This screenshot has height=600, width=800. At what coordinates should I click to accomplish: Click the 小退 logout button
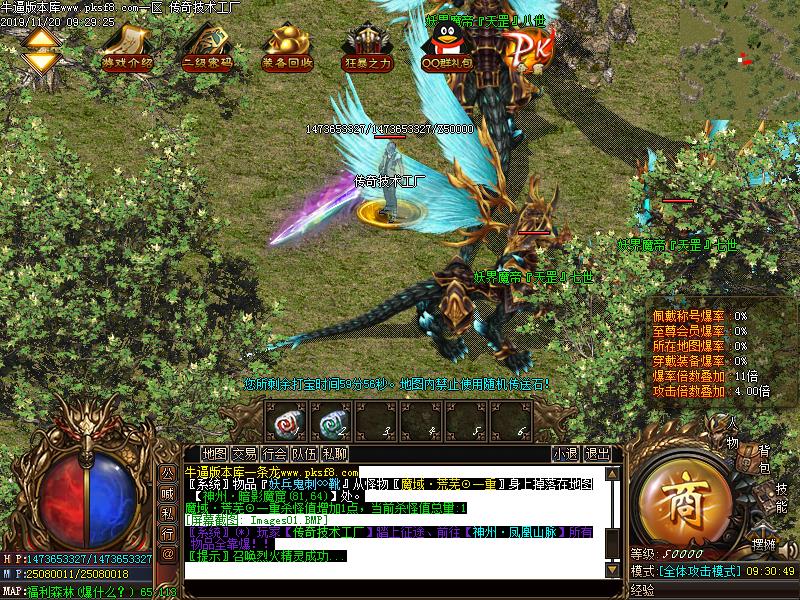point(565,453)
